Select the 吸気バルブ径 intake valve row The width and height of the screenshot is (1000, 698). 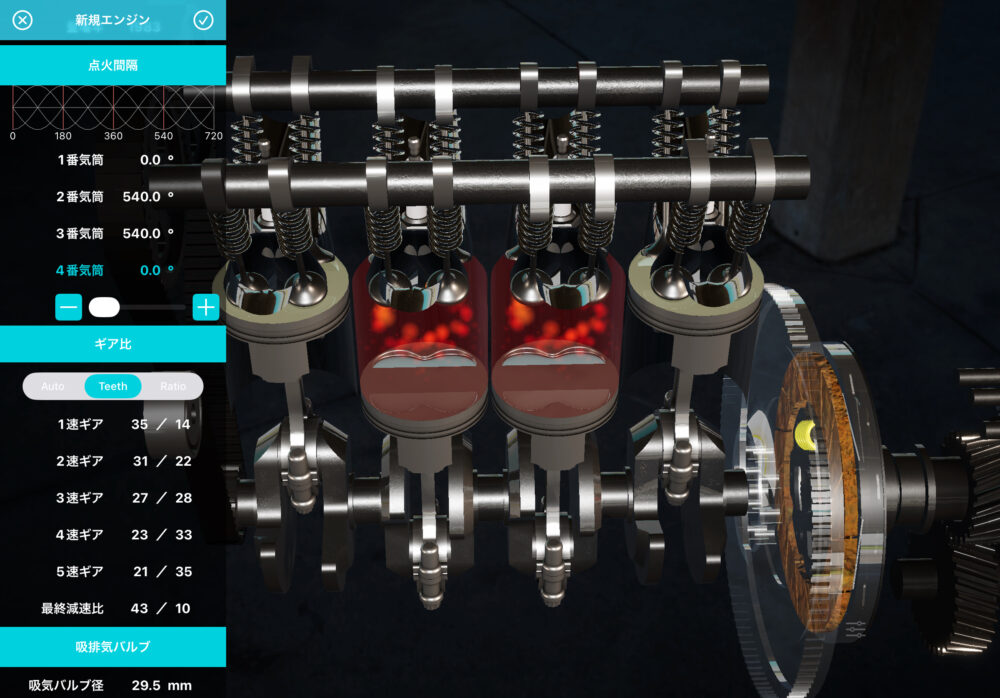113,685
